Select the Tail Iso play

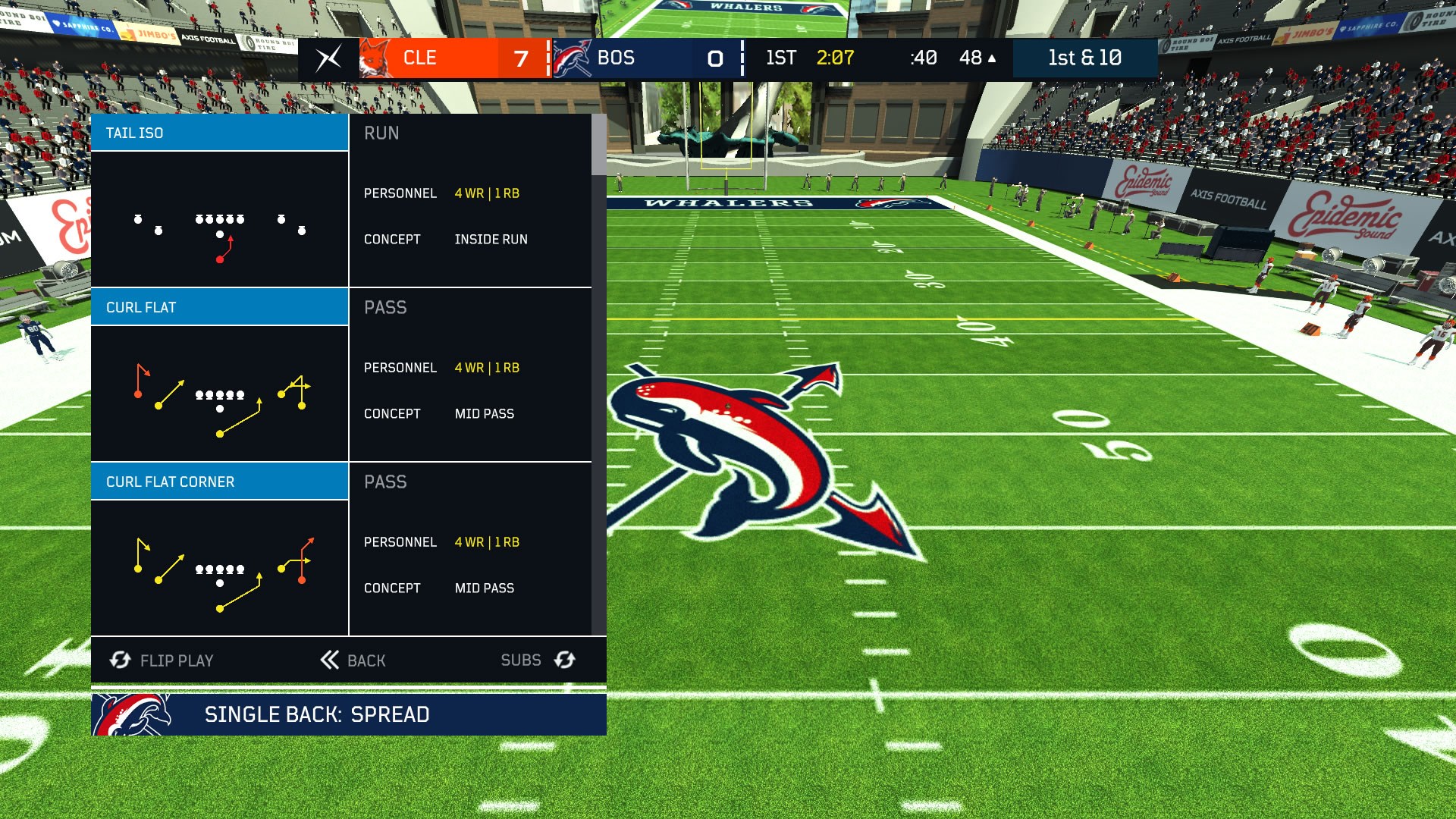(219, 132)
